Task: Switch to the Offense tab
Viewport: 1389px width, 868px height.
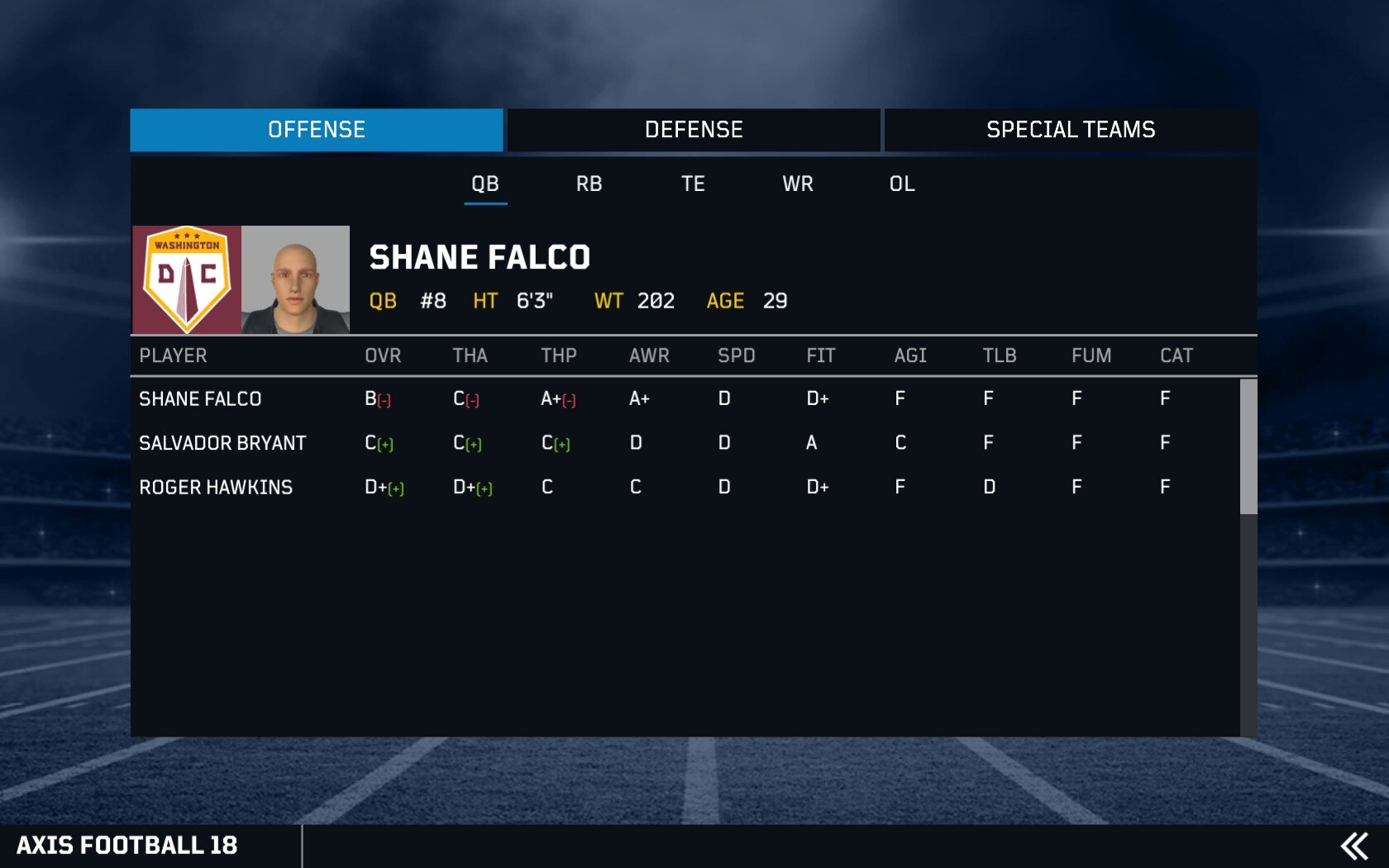Action: coord(317,130)
